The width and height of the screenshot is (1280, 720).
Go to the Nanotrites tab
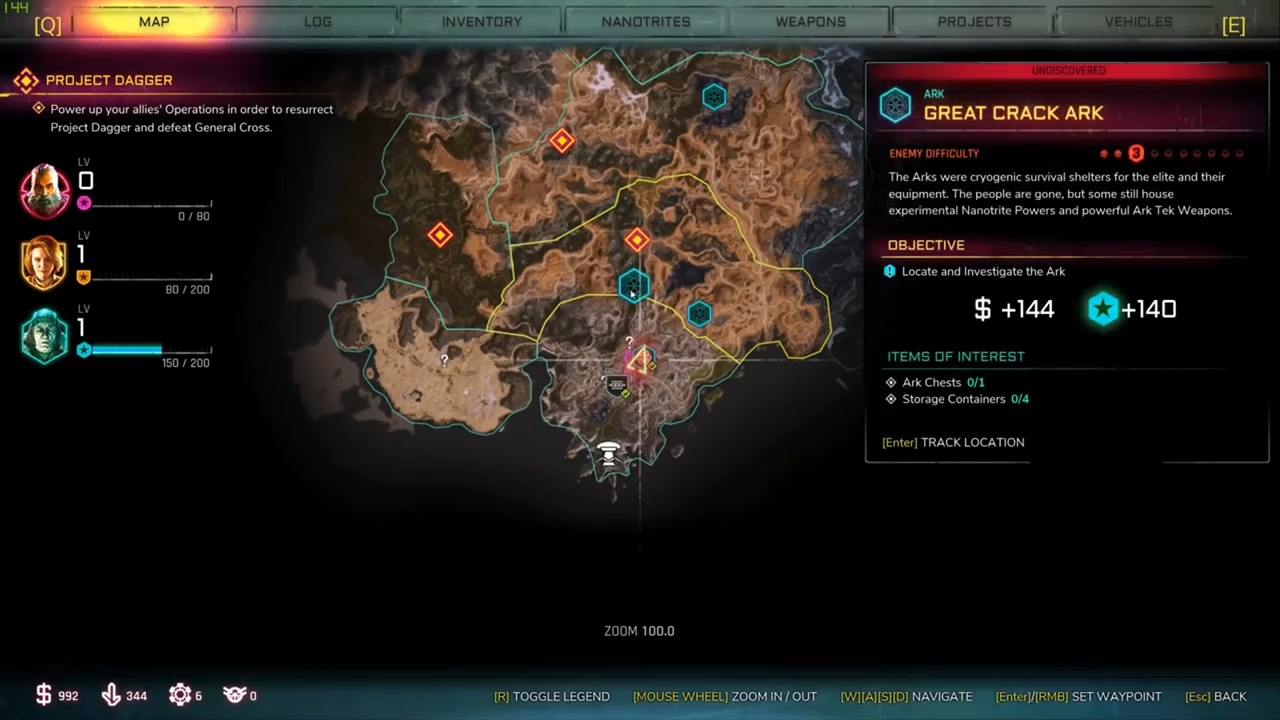646,21
